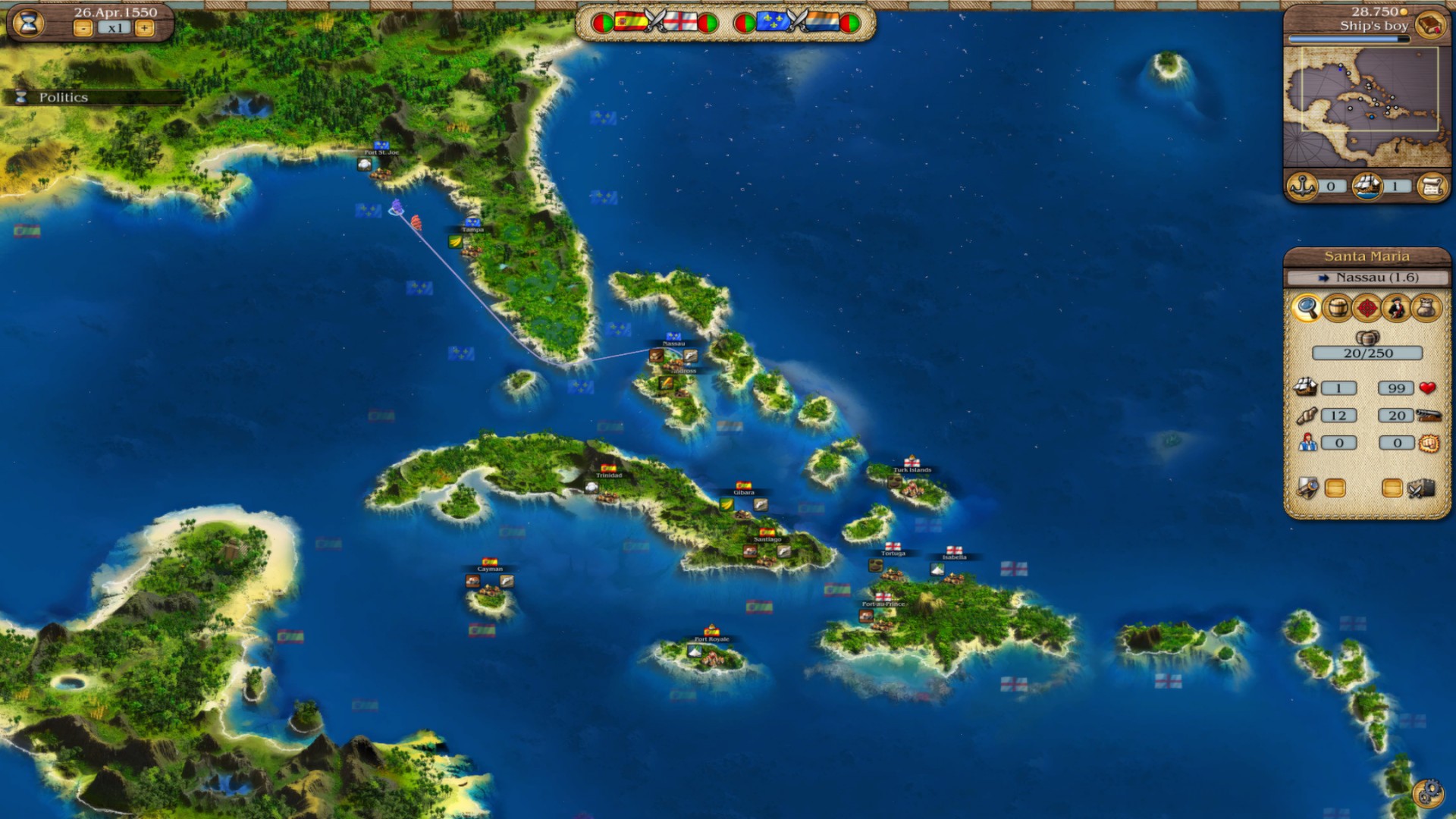Activate the red attack crosshair icon

pos(1369,306)
